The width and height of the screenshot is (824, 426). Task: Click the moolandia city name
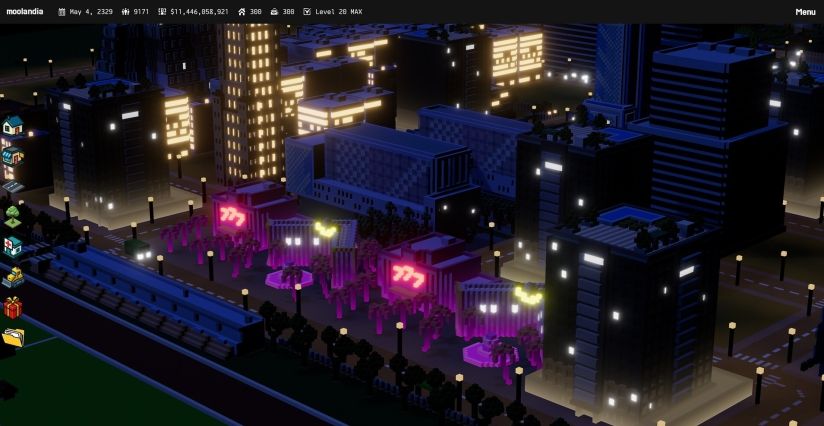tap(26, 12)
